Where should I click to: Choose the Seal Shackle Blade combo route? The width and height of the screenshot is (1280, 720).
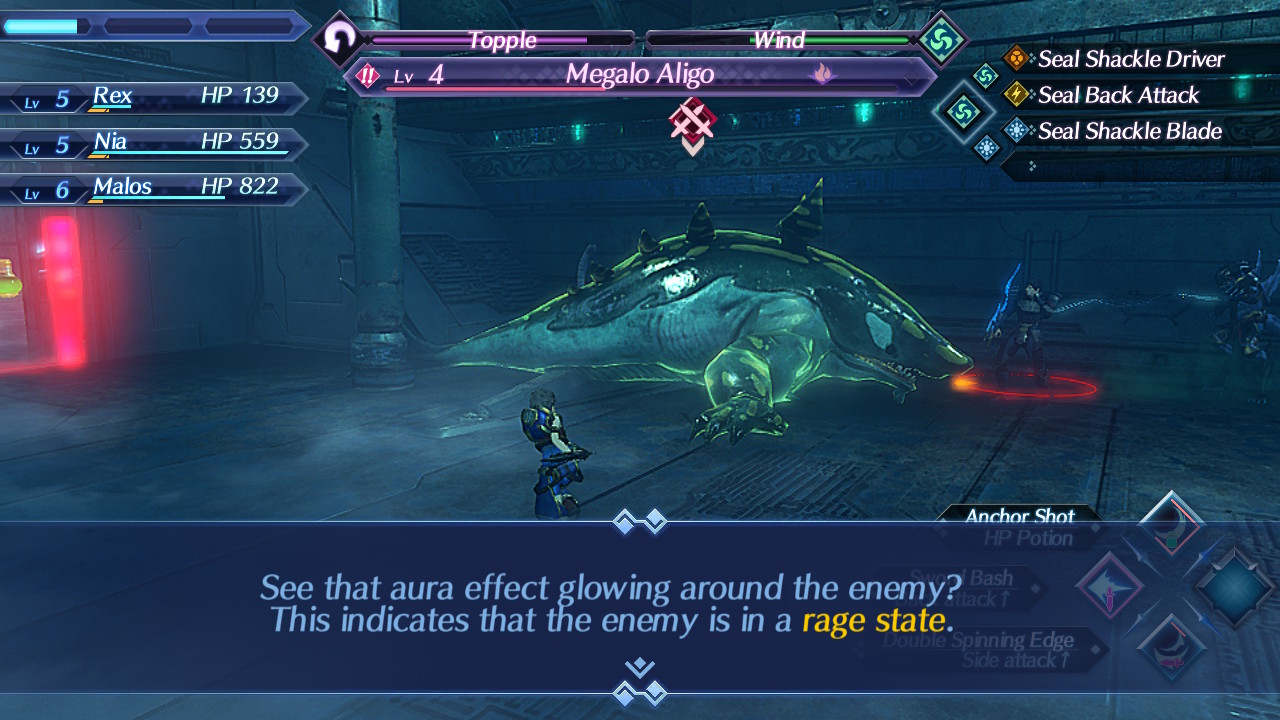click(x=1130, y=131)
